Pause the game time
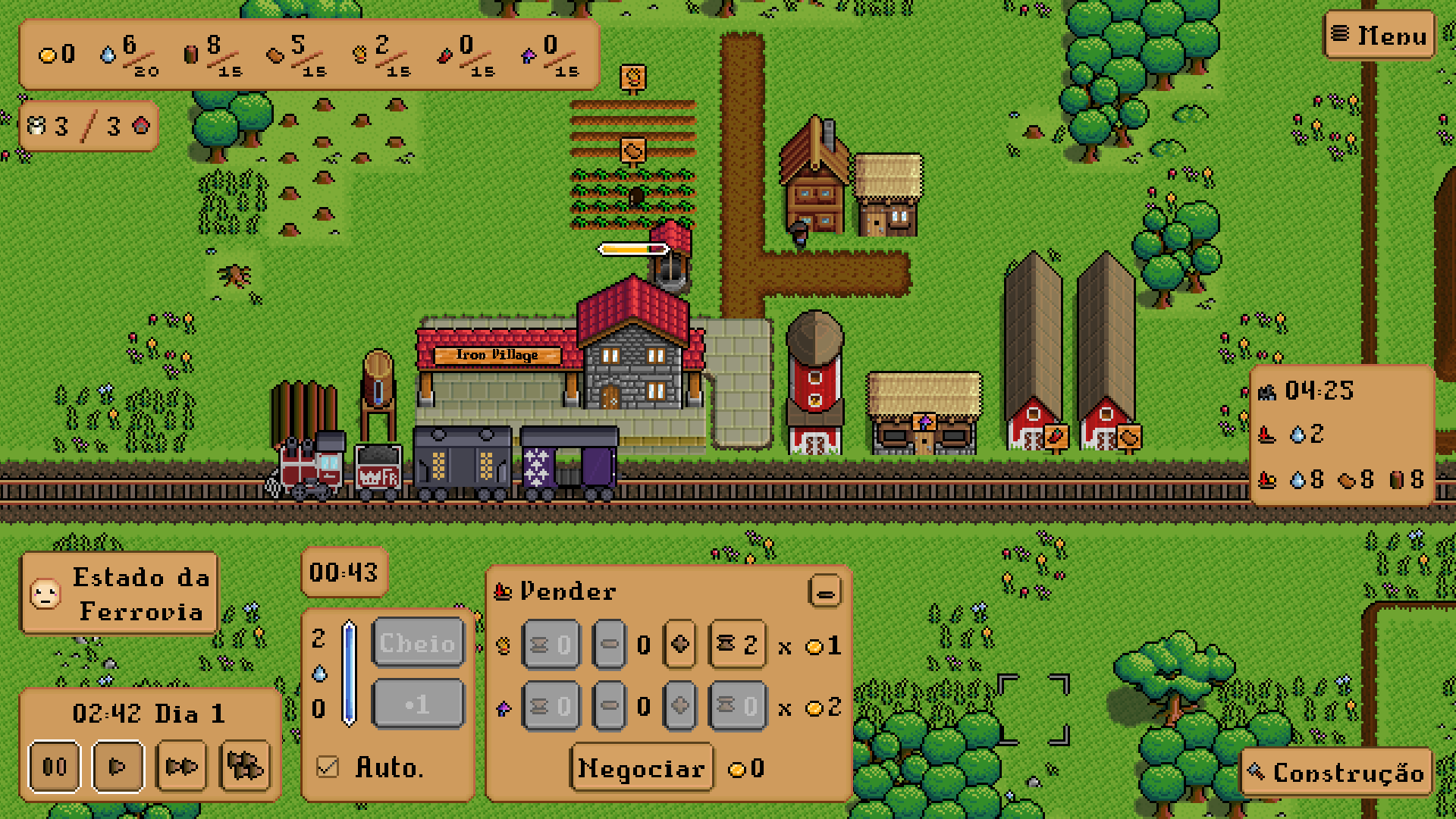1456x819 pixels. pyautogui.click(x=55, y=767)
